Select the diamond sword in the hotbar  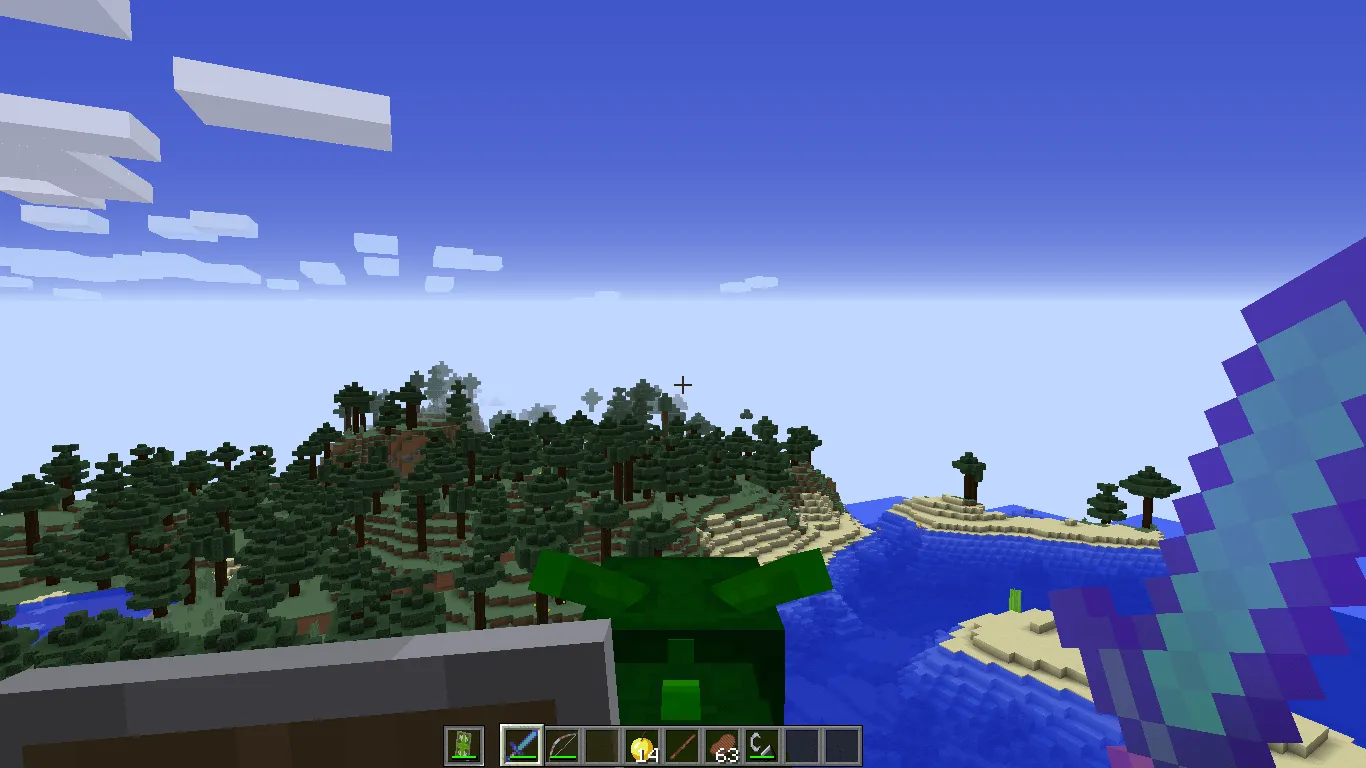coord(522,745)
